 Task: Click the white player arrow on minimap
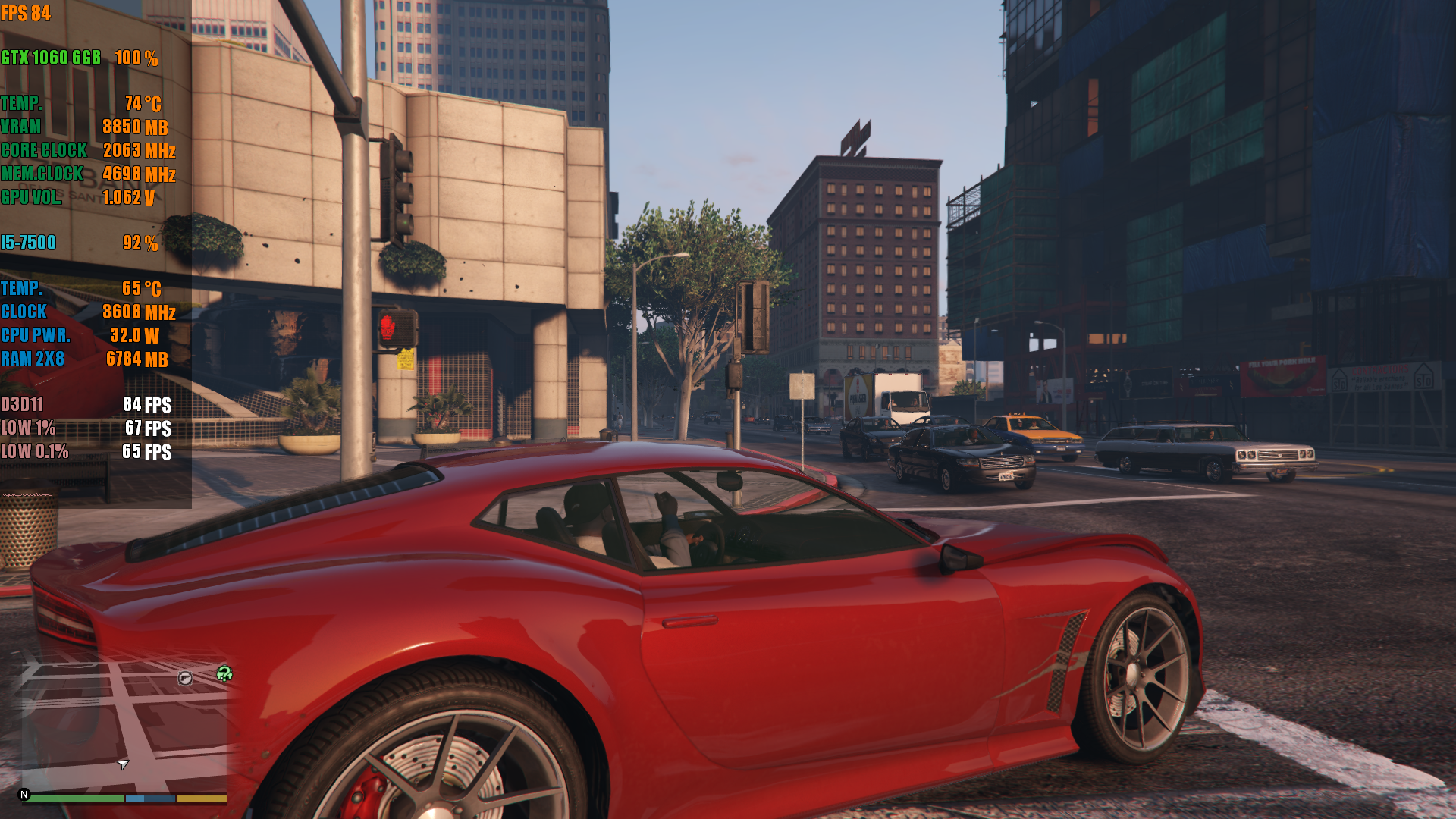tap(123, 764)
